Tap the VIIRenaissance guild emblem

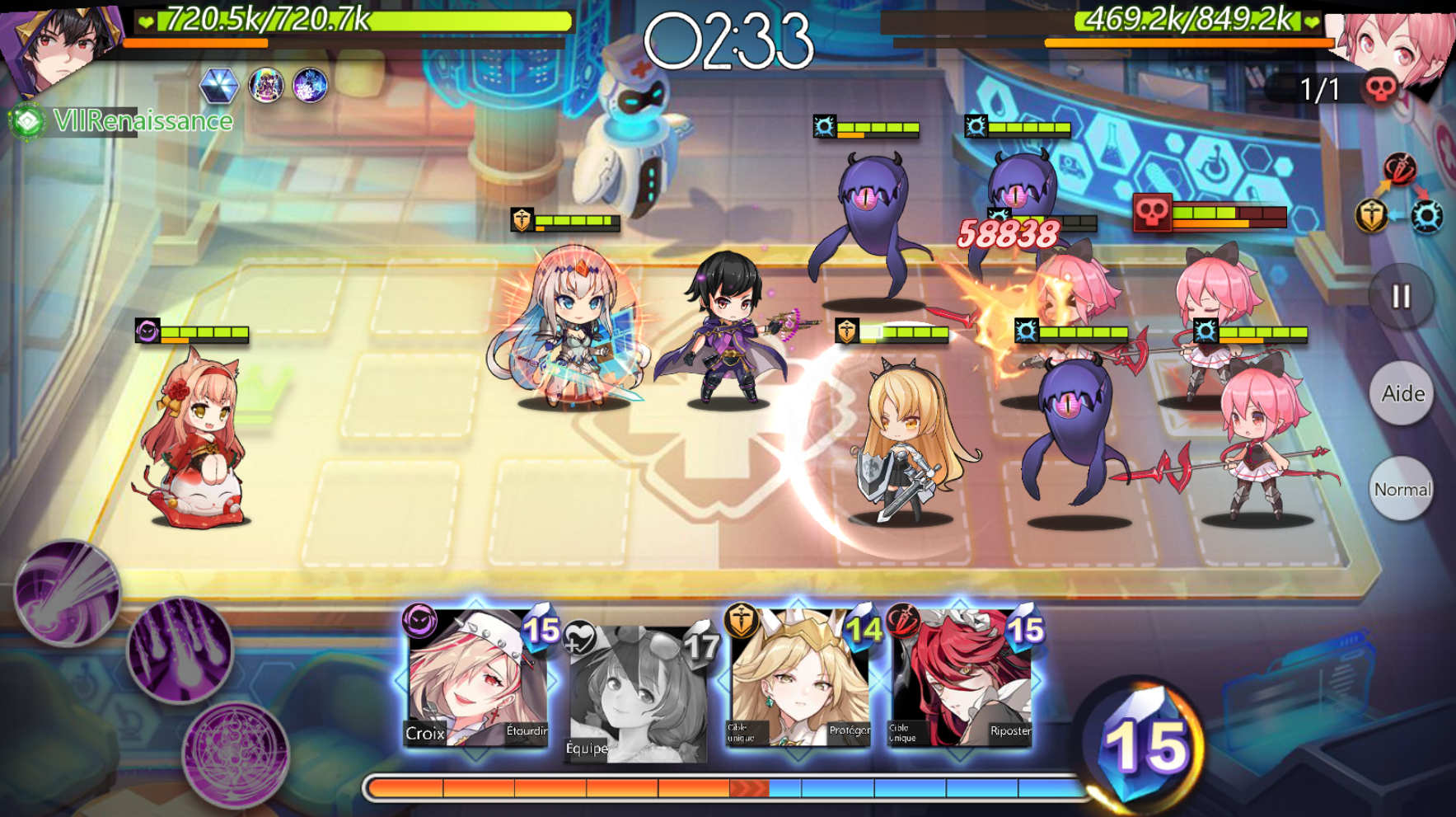coord(27,121)
